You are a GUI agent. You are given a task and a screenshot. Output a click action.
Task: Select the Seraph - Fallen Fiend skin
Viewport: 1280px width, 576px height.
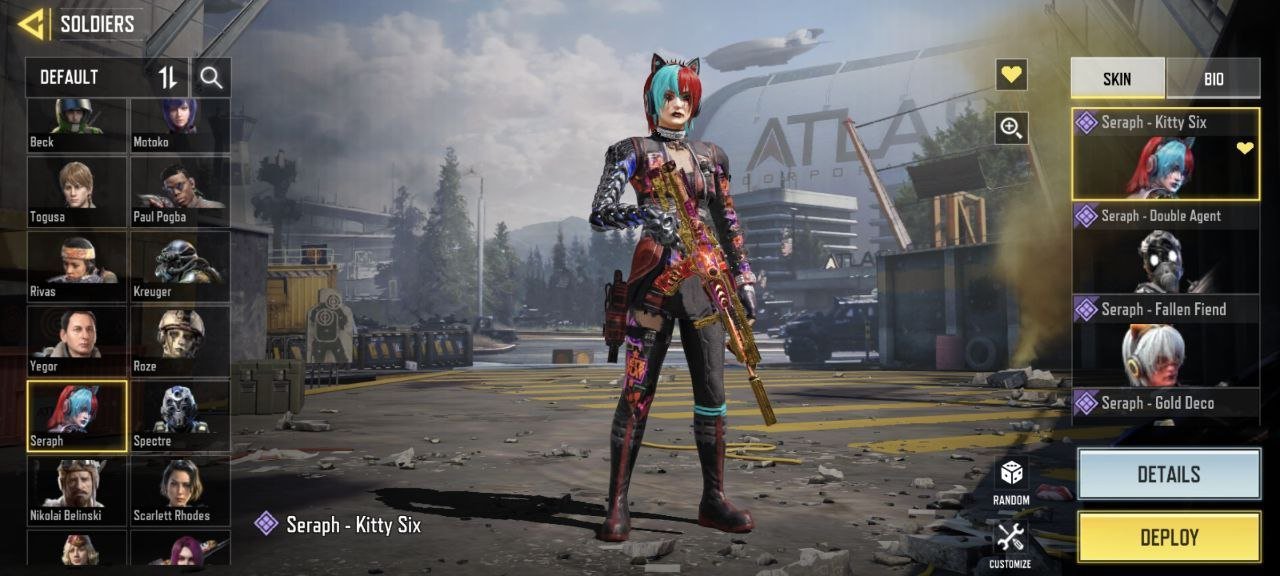(x=1165, y=341)
